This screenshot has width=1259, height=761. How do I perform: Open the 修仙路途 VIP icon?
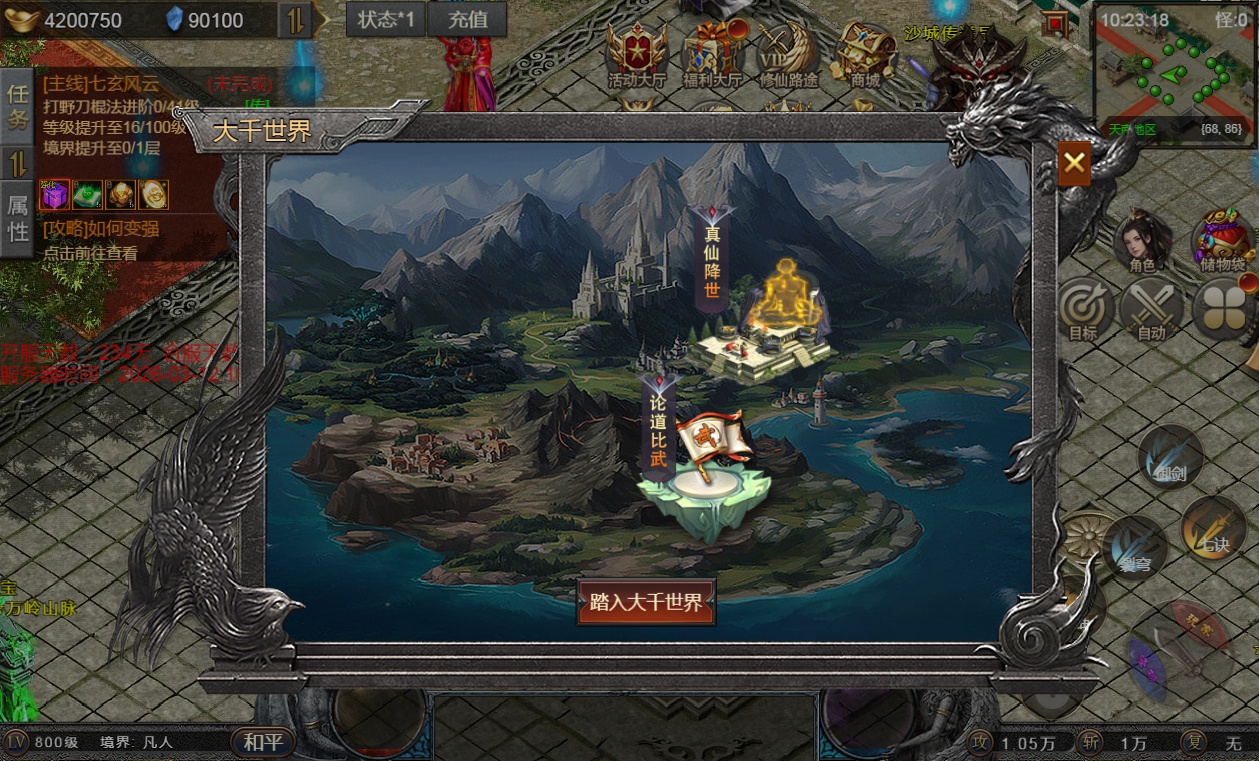click(x=788, y=55)
